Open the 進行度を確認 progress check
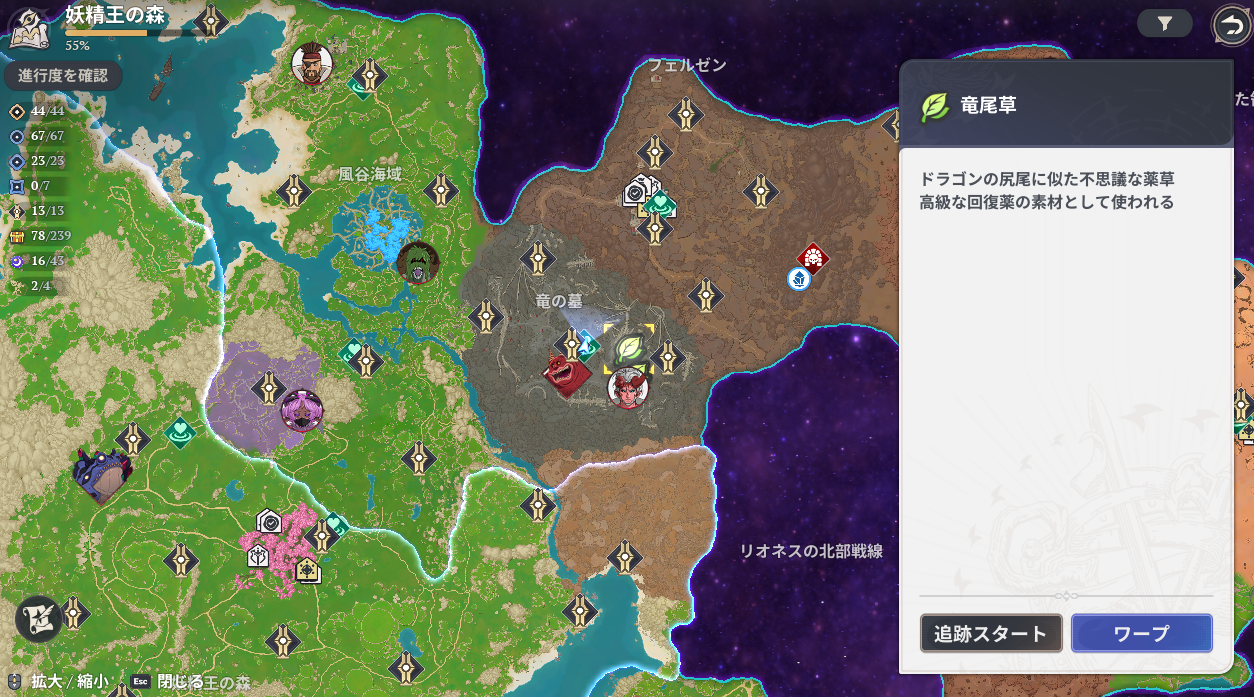This screenshot has width=1254, height=697. tap(62, 75)
